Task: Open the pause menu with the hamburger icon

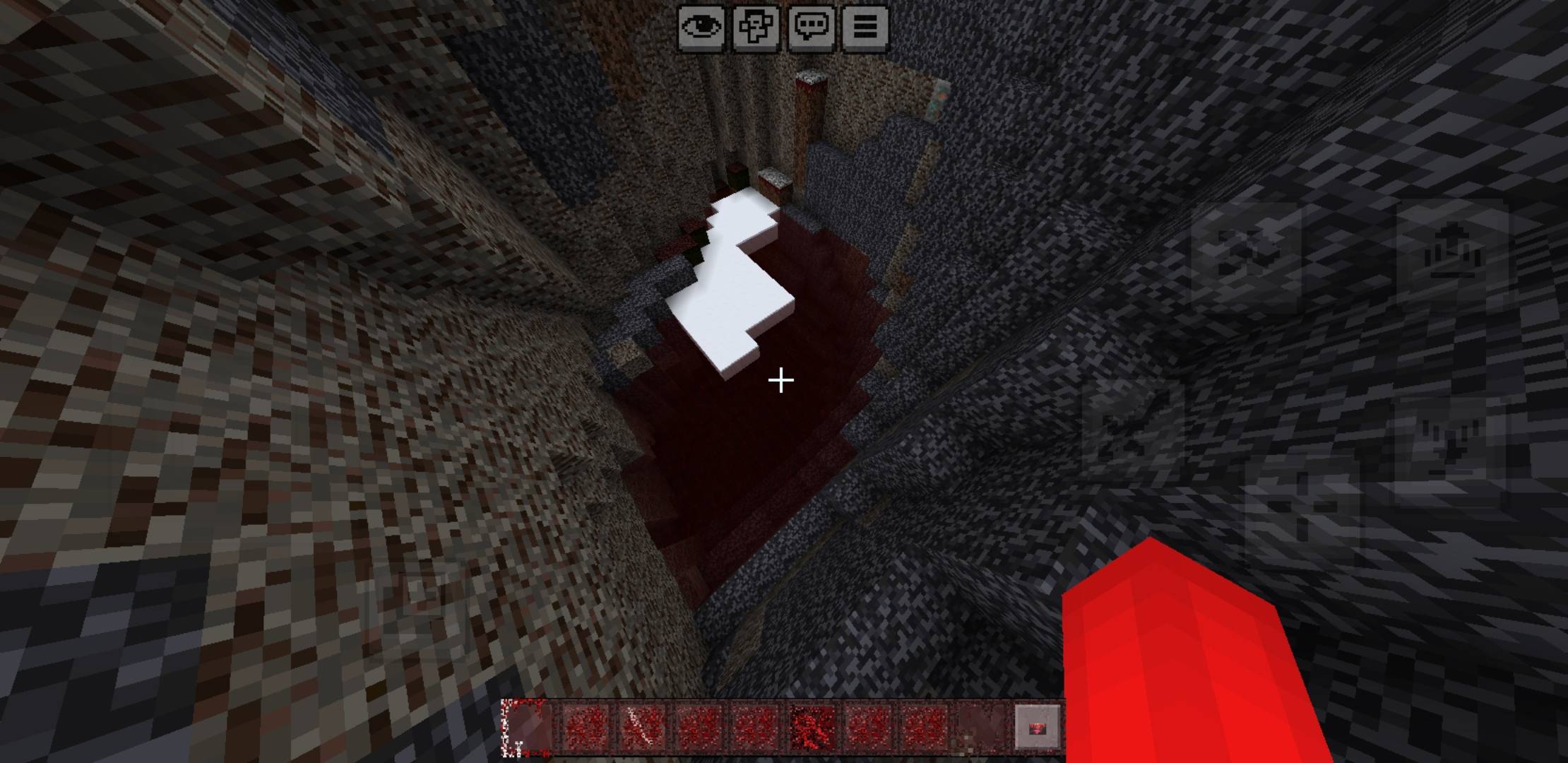Action: click(x=865, y=27)
